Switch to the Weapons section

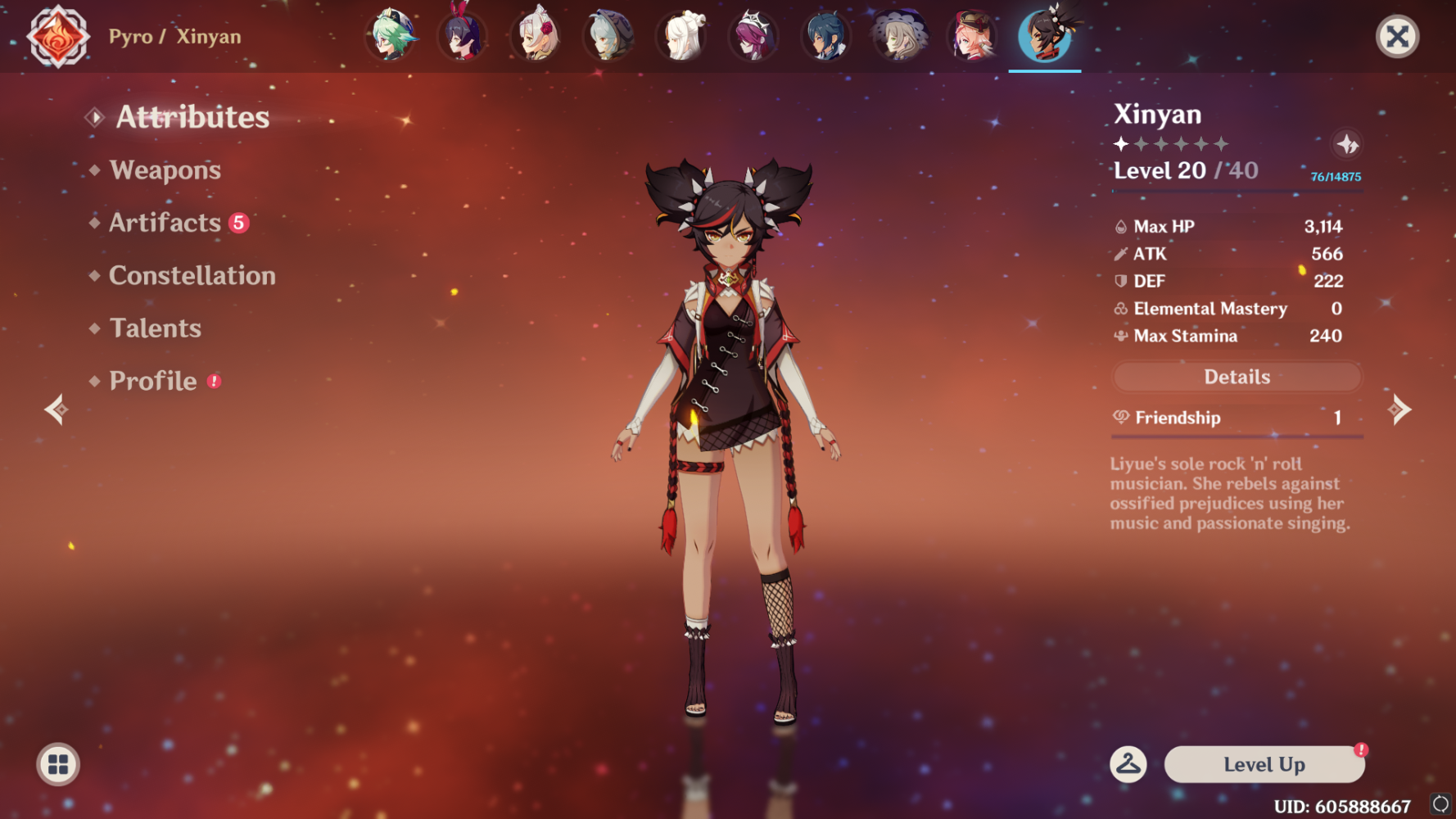[166, 170]
